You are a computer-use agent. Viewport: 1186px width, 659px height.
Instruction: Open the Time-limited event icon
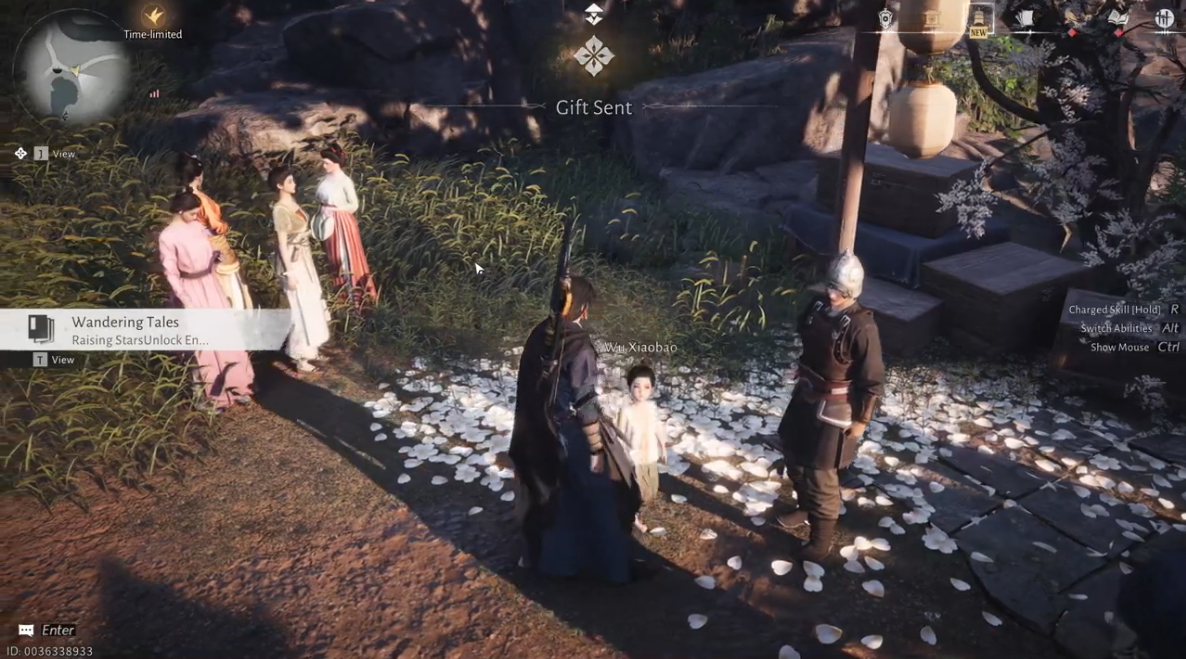(153, 17)
